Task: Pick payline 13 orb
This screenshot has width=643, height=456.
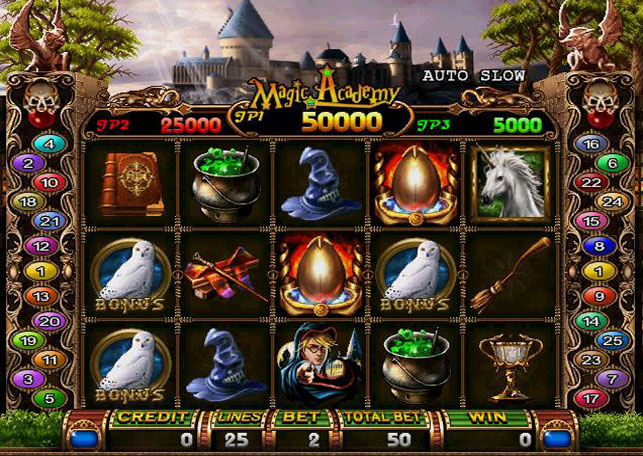Action: [41, 296]
